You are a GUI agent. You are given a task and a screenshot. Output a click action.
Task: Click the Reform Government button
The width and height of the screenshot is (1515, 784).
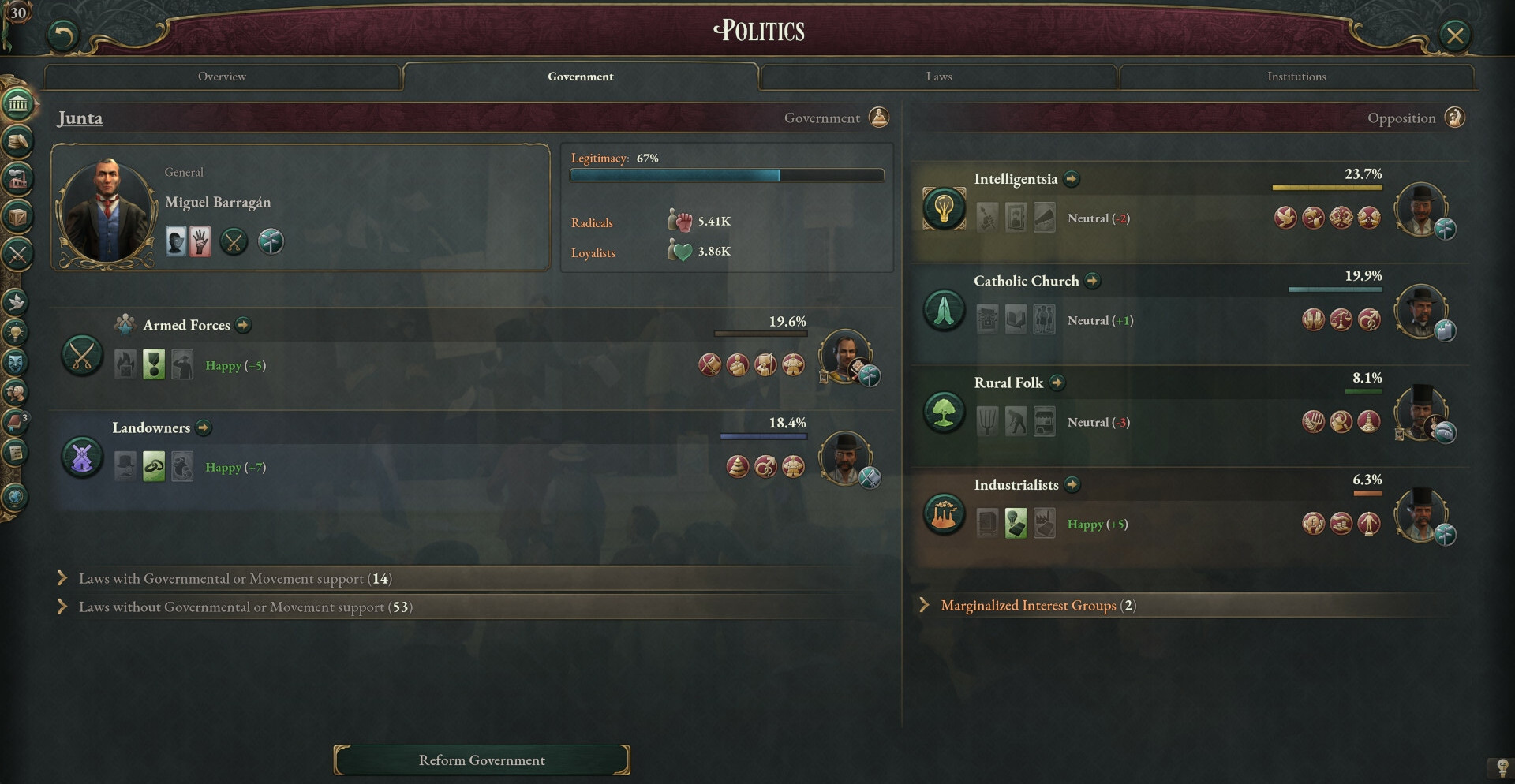point(481,760)
